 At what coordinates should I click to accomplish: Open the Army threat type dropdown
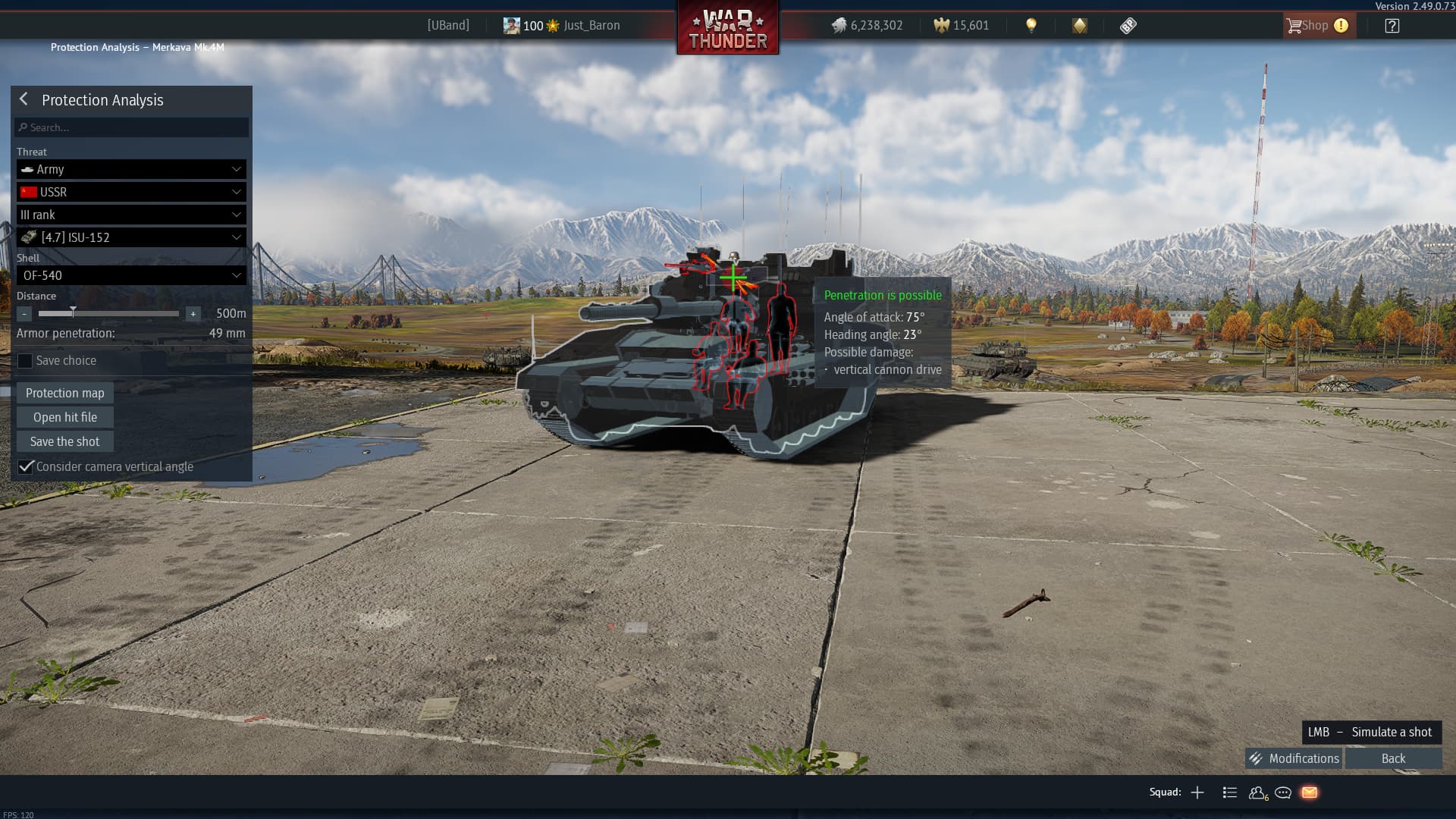pyautogui.click(x=132, y=169)
